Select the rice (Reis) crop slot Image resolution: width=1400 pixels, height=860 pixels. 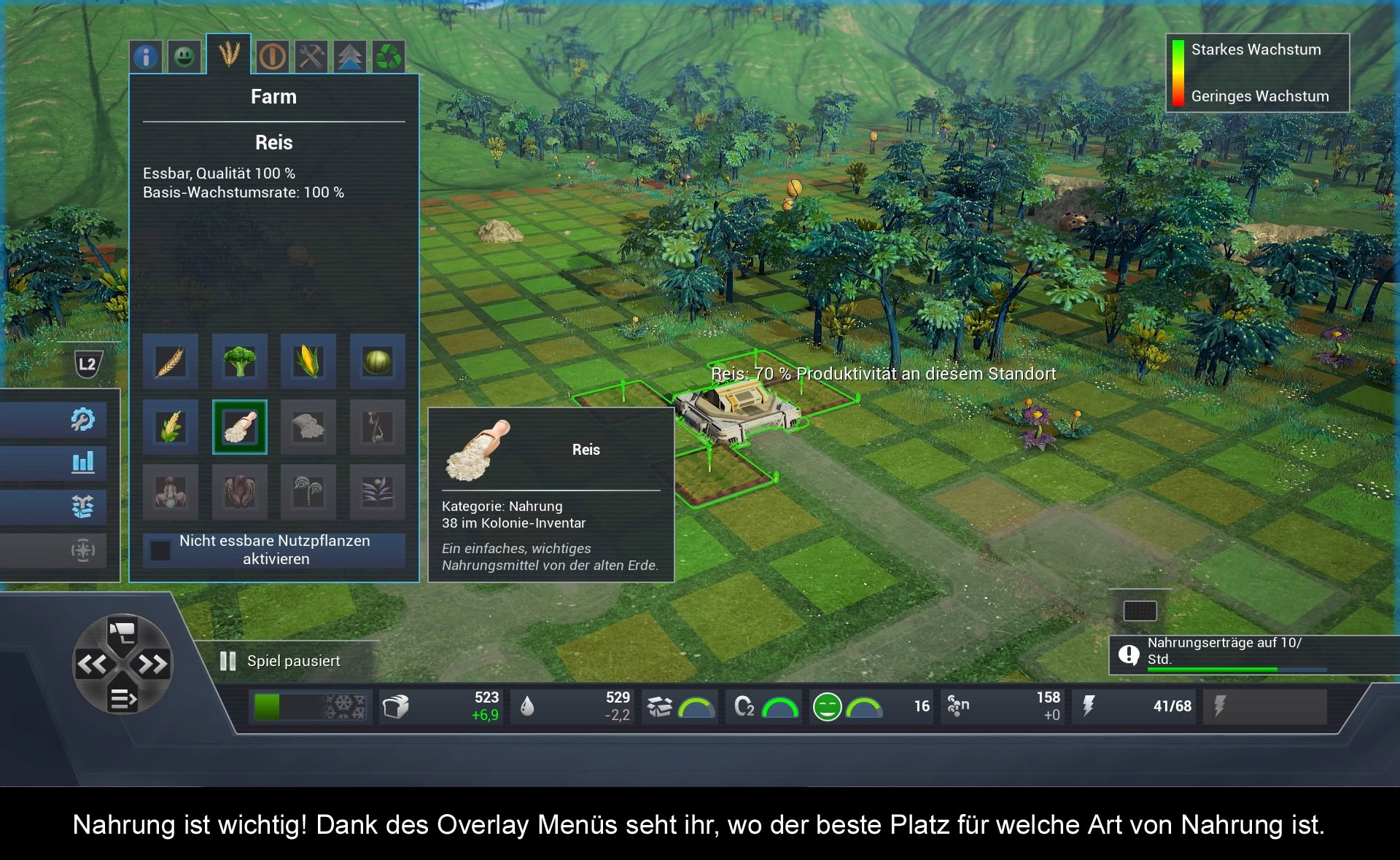(x=239, y=427)
